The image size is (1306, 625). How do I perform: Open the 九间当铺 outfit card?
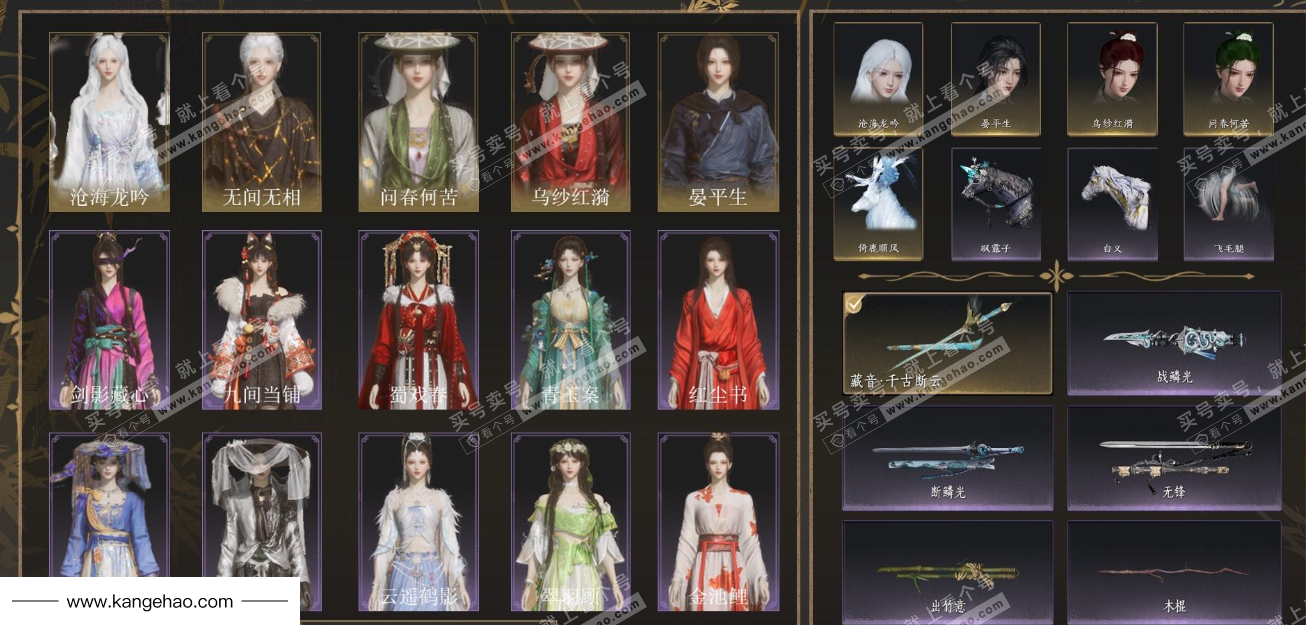[261, 320]
